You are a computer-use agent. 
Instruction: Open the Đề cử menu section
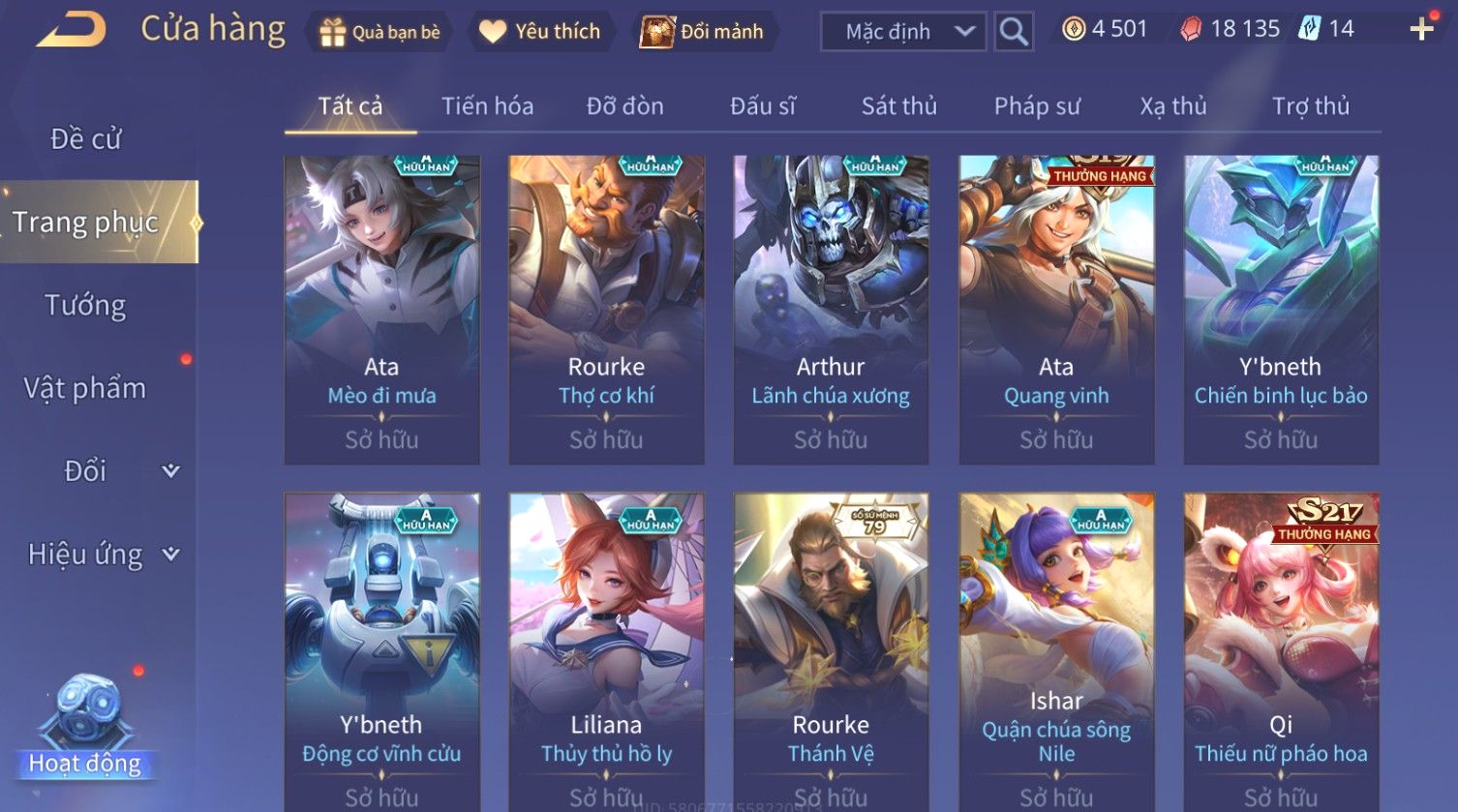(86, 139)
